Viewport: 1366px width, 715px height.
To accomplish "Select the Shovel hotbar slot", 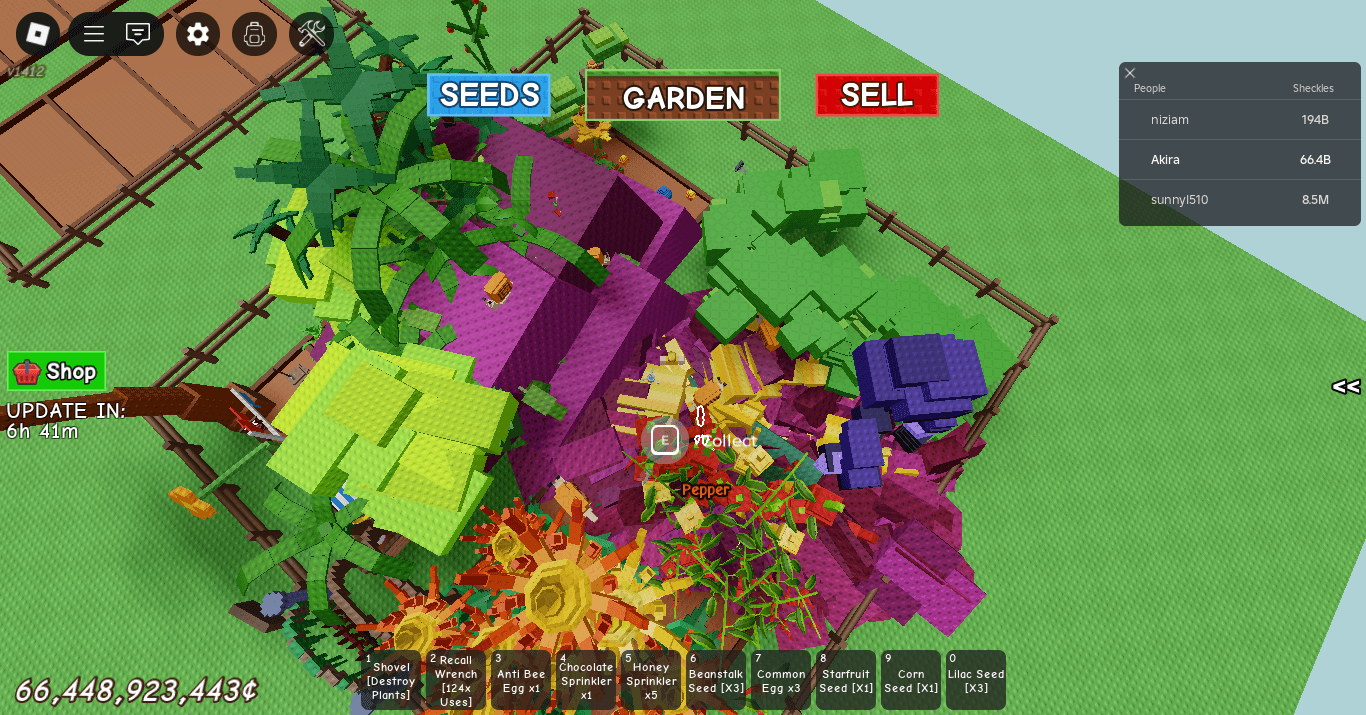I will tap(391, 680).
